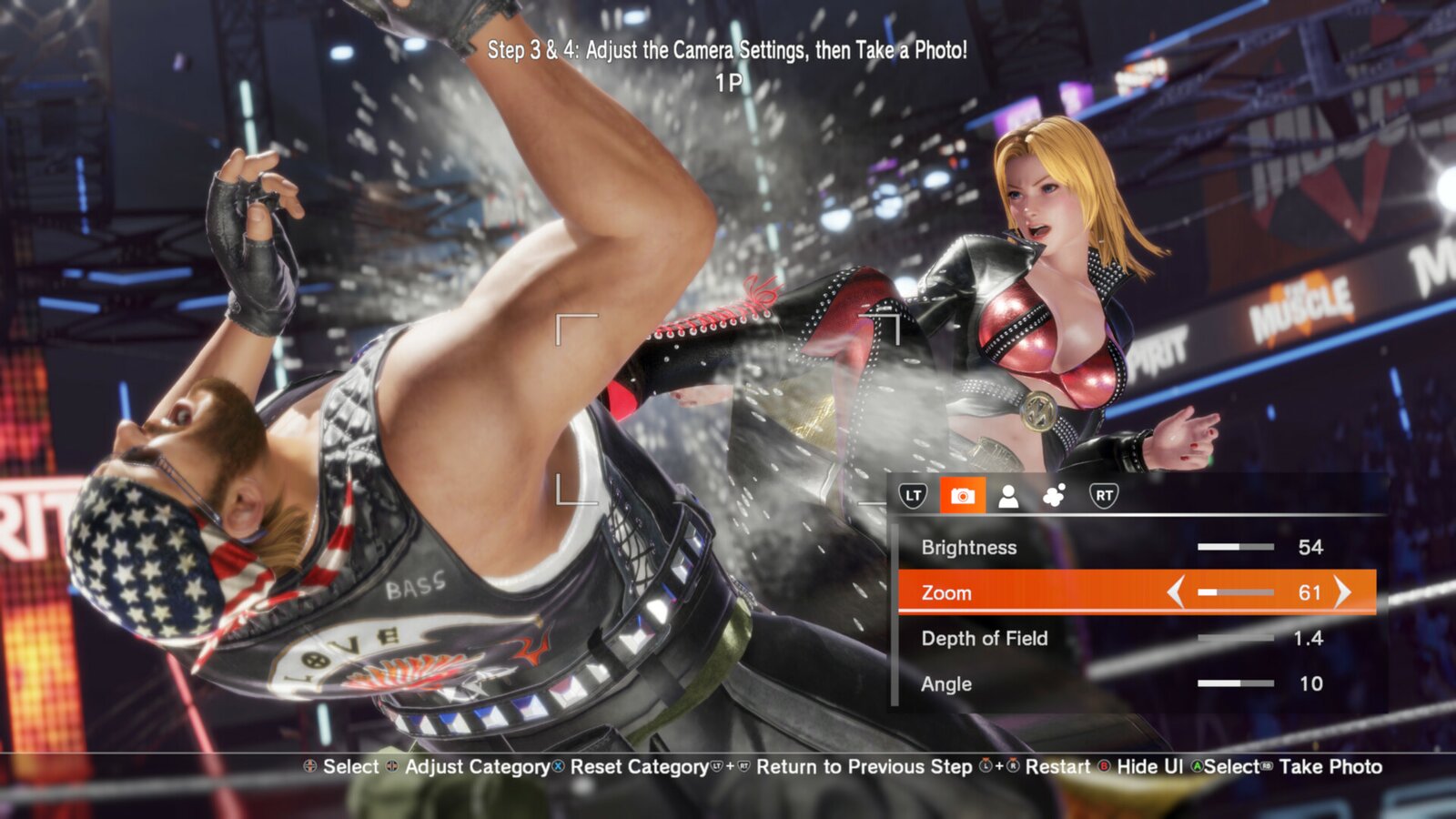Open the character settings person icon

click(x=1008, y=497)
